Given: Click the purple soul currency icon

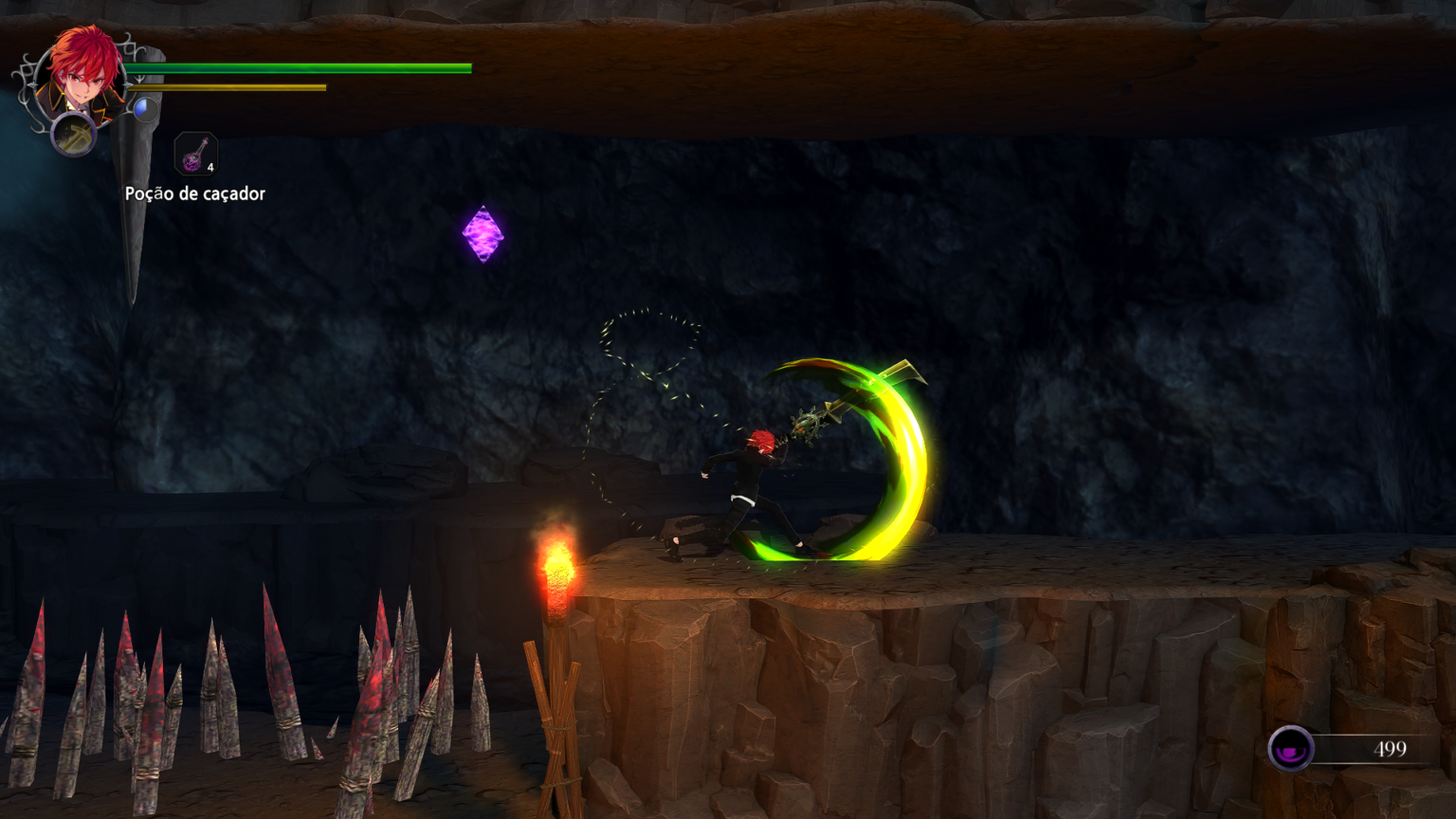Looking at the screenshot, I should (1290, 749).
